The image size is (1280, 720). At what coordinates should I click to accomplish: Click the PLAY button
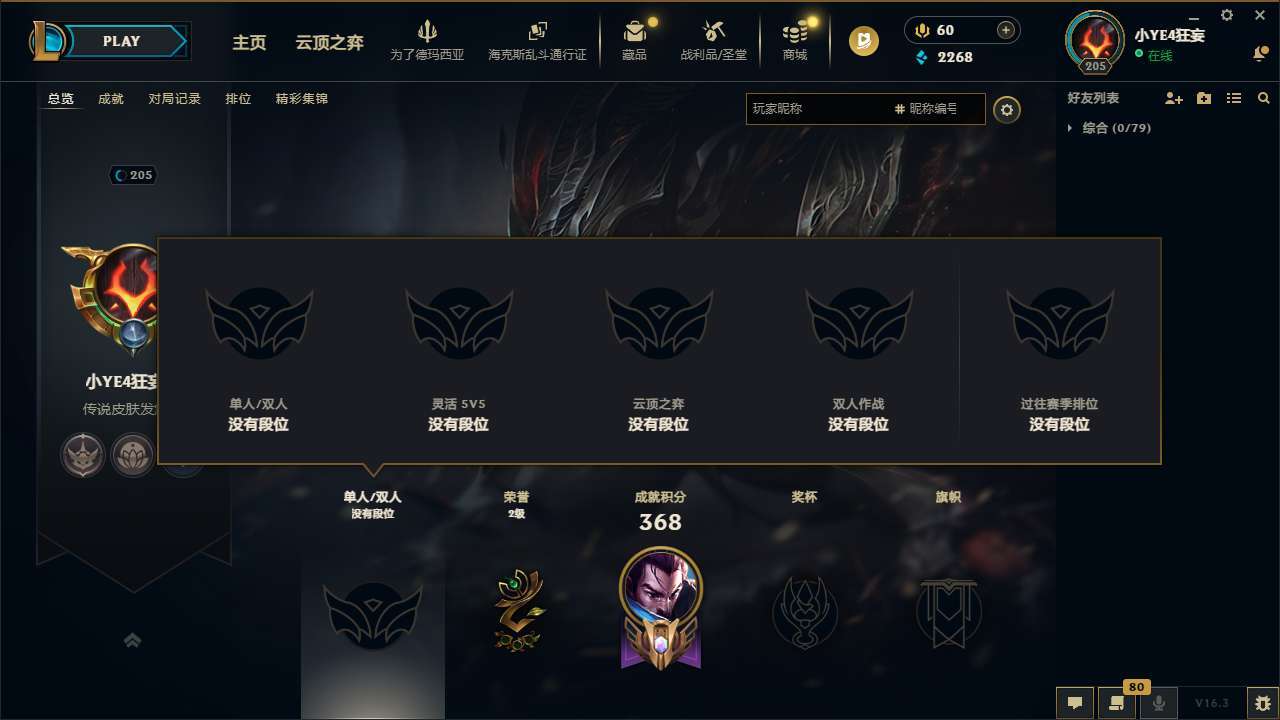[122, 41]
